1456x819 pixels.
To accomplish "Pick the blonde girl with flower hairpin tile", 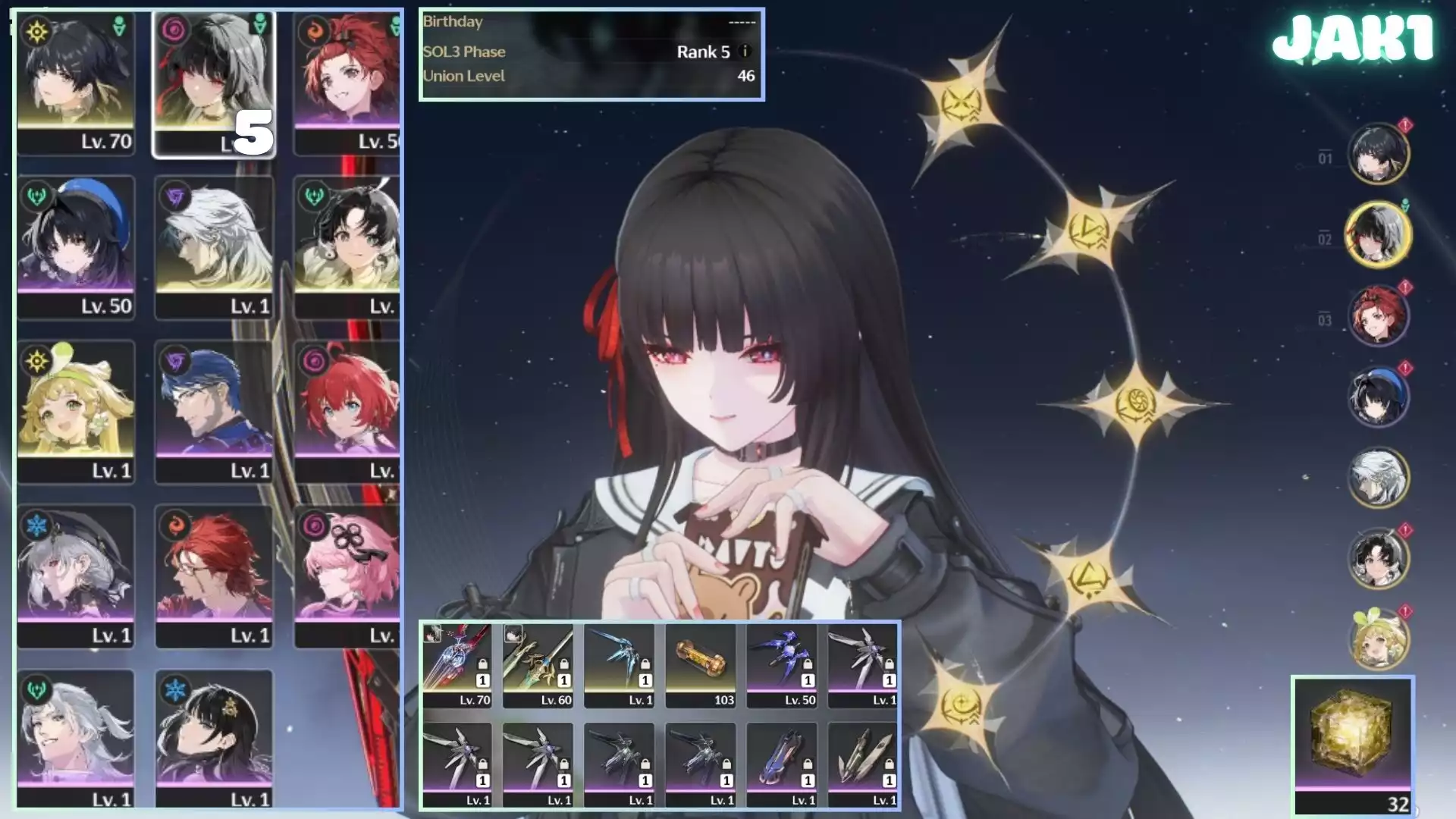I will coord(76,411).
